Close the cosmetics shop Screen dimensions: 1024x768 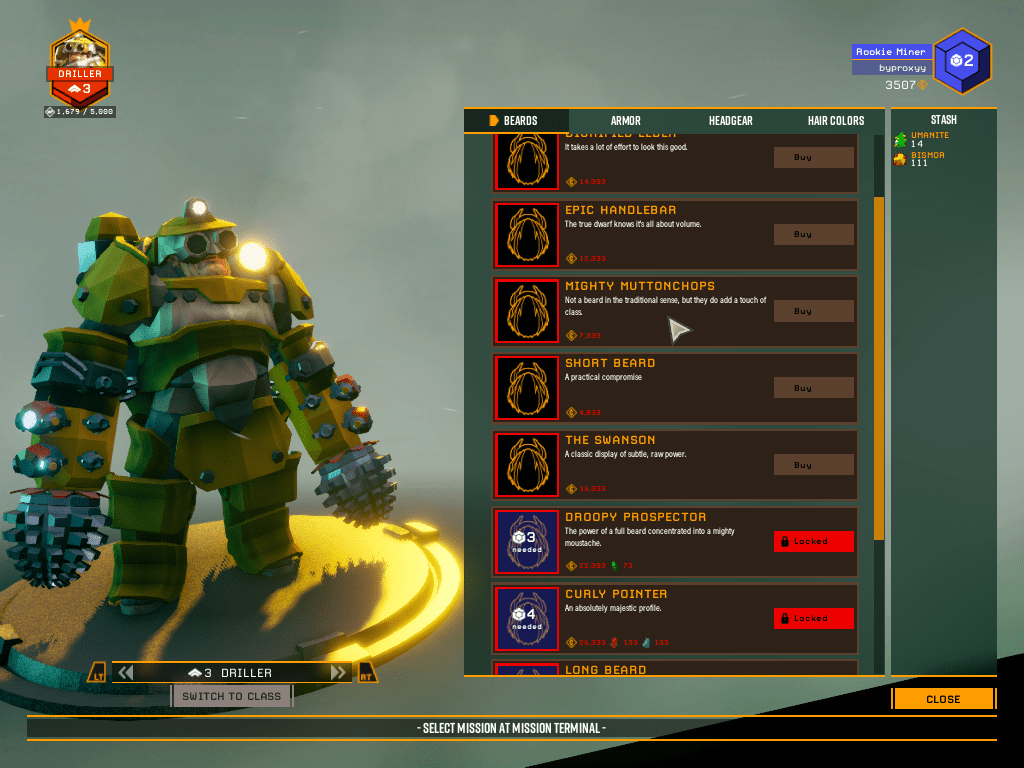pyautogui.click(x=943, y=699)
